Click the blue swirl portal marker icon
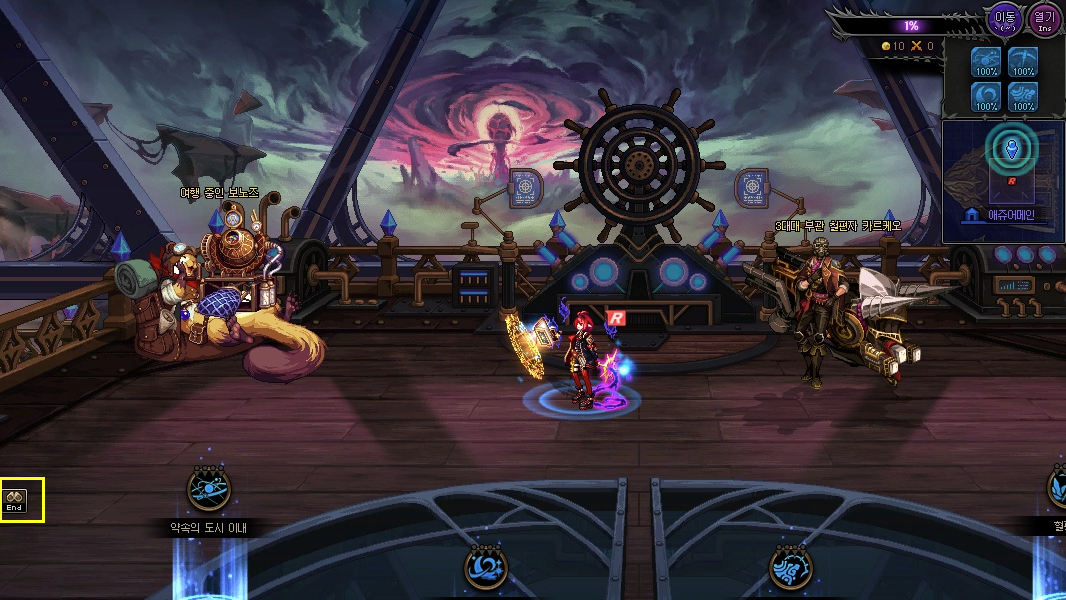Image resolution: width=1066 pixels, height=600 pixels. point(486,569)
